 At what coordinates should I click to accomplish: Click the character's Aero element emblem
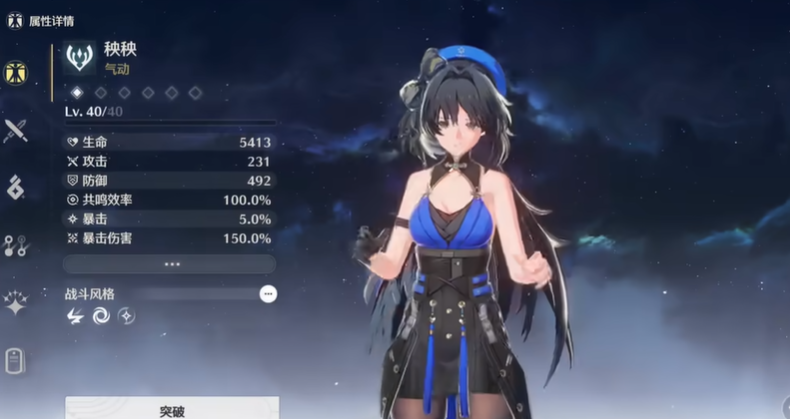pos(80,57)
